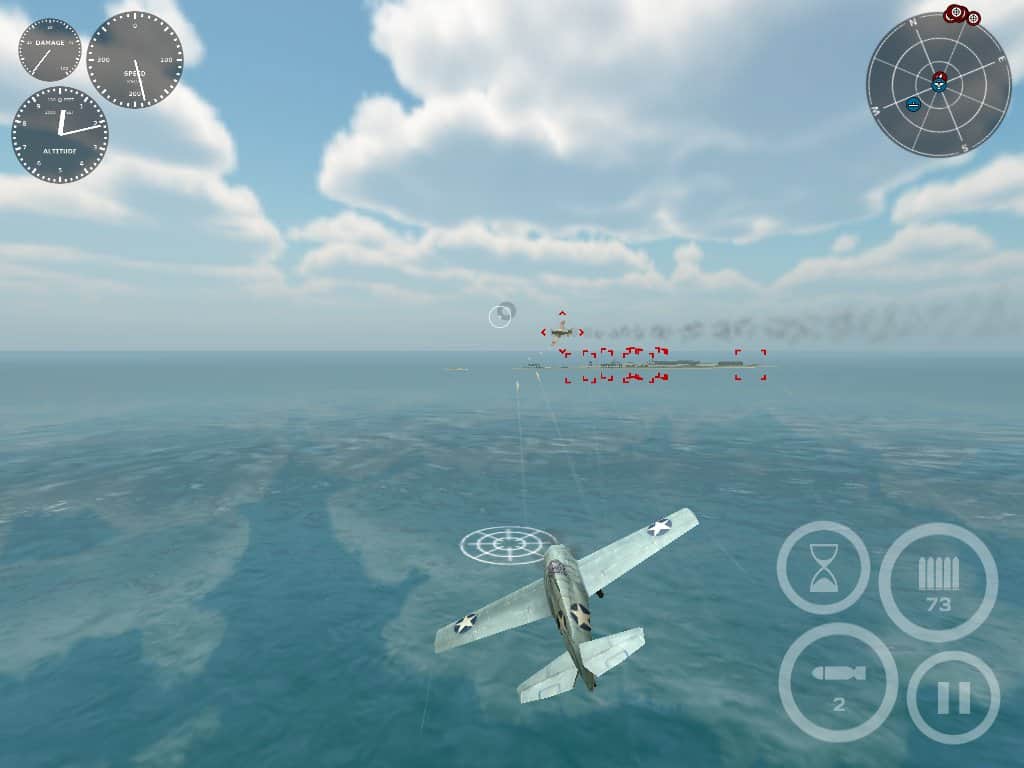1024x768 pixels.
Task: Fire the machine guns ammo button
Action: coord(938,581)
